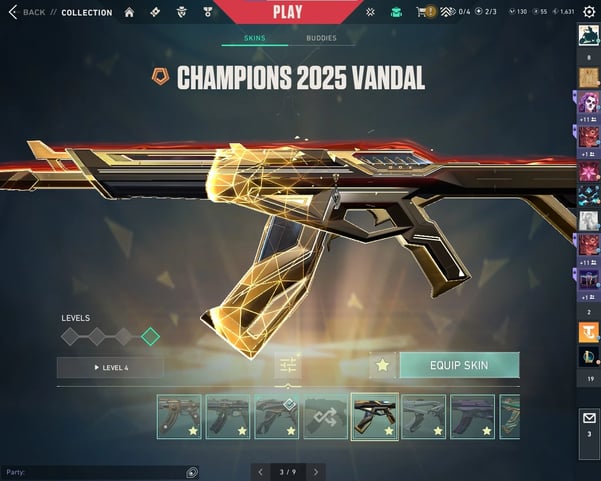Play the Level 4 preview video
Viewport: 601px width, 481px height.
point(110,368)
